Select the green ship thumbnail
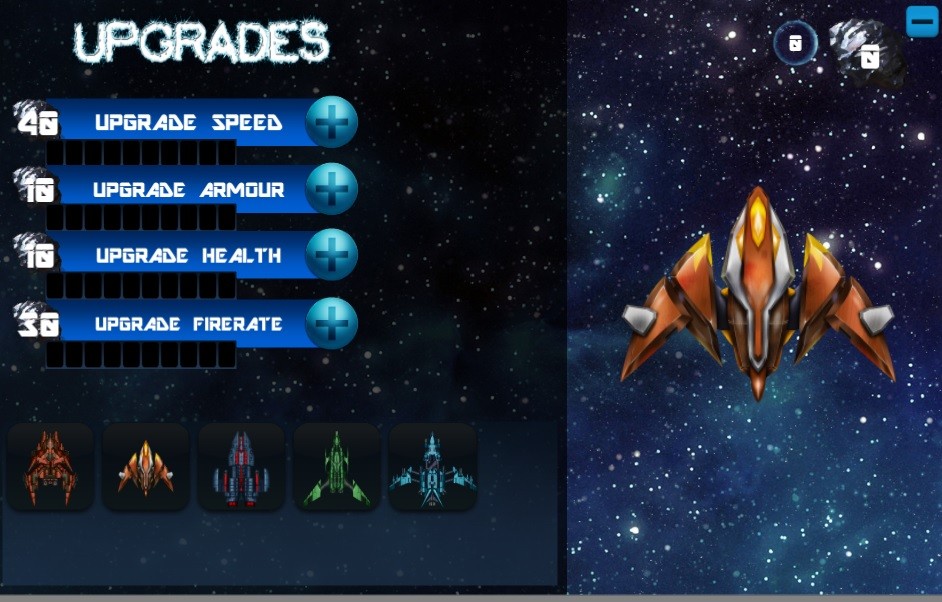 tap(336, 467)
